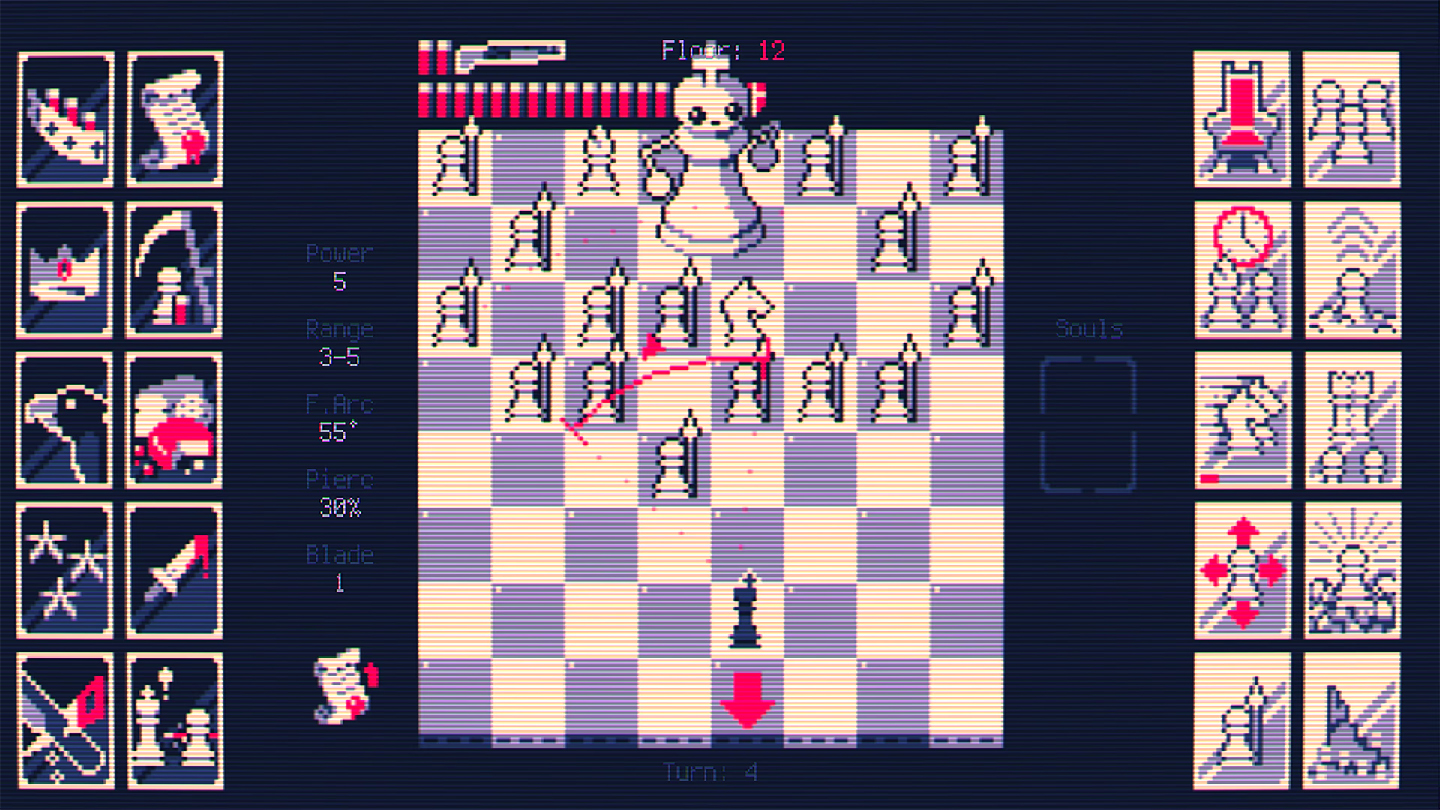This screenshot has height=810, width=1440.
Task: Click the scroll icon below the Blade stat
Action: (x=340, y=683)
